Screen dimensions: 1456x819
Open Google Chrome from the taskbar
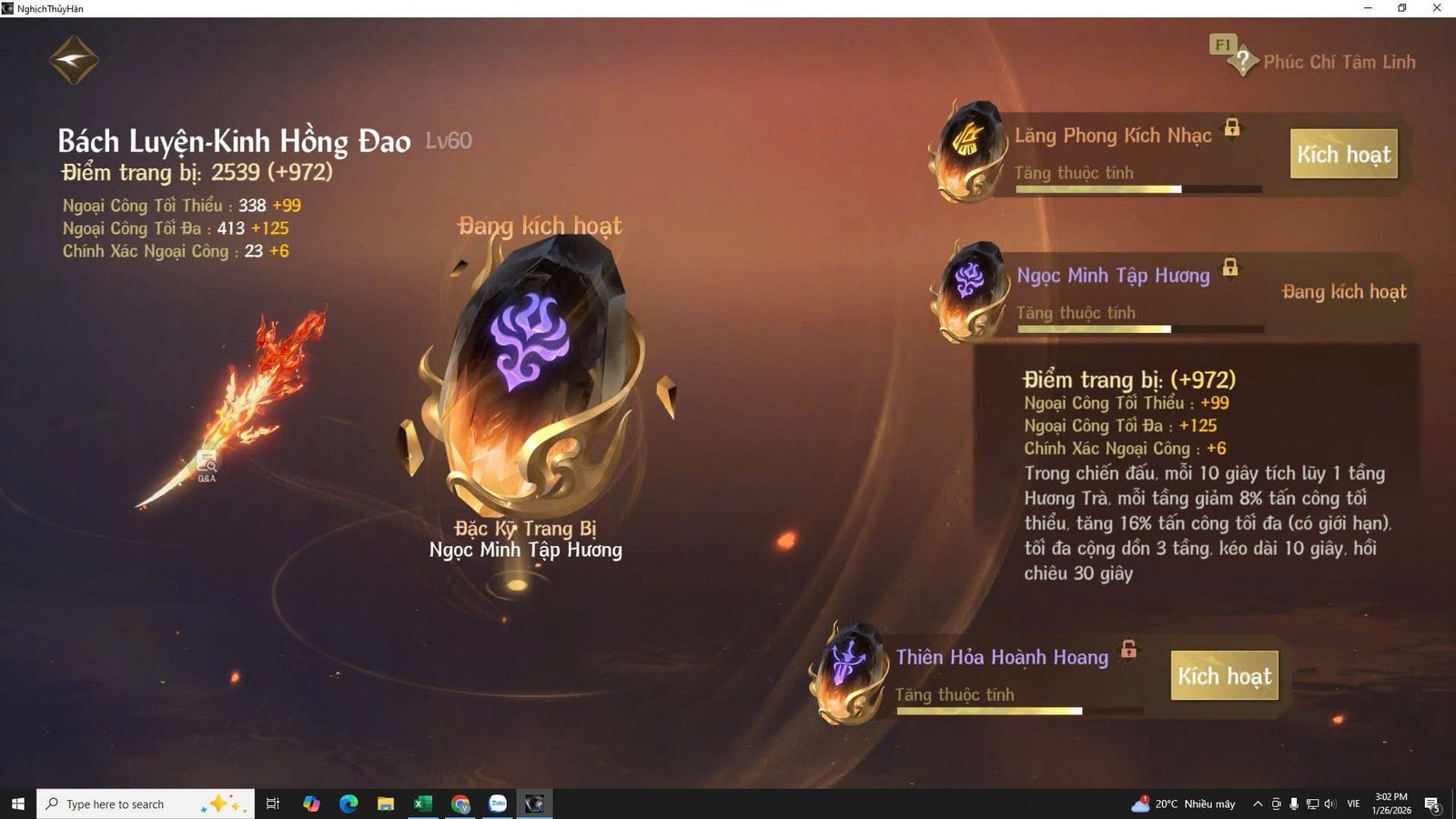point(460,804)
